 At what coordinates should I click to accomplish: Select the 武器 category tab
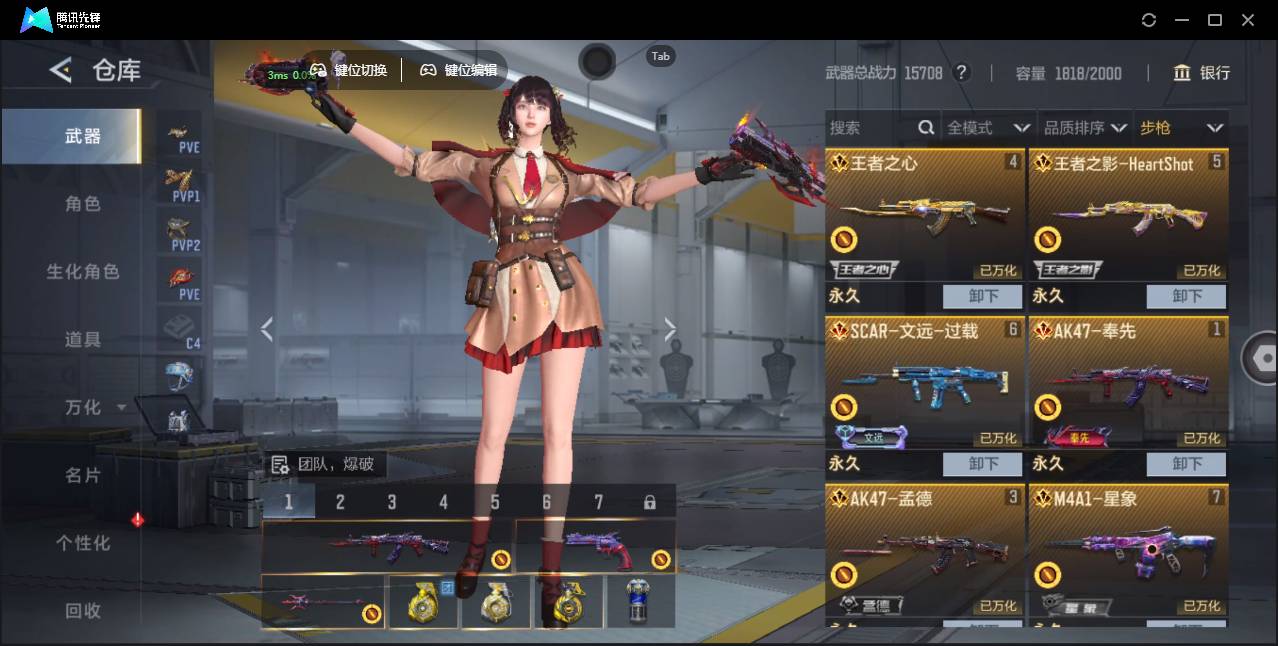pos(82,136)
